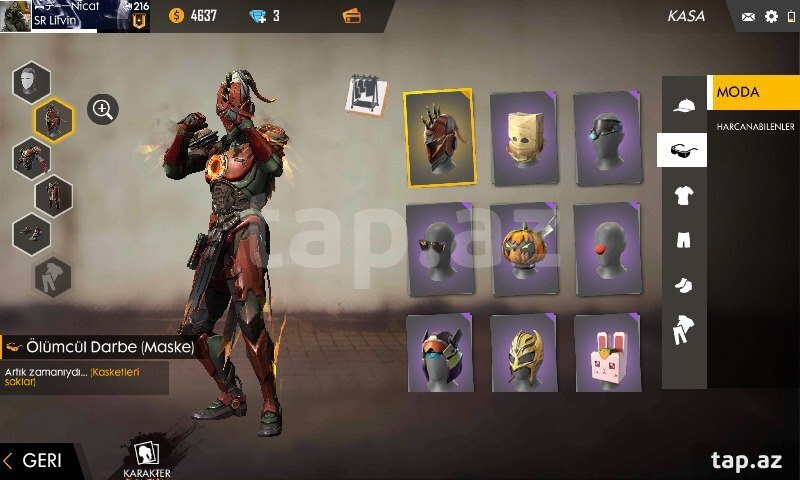This screenshot has width=800, height=480.
Task: Zoom in with the magnifier button
Action: [x=103, y=109]
